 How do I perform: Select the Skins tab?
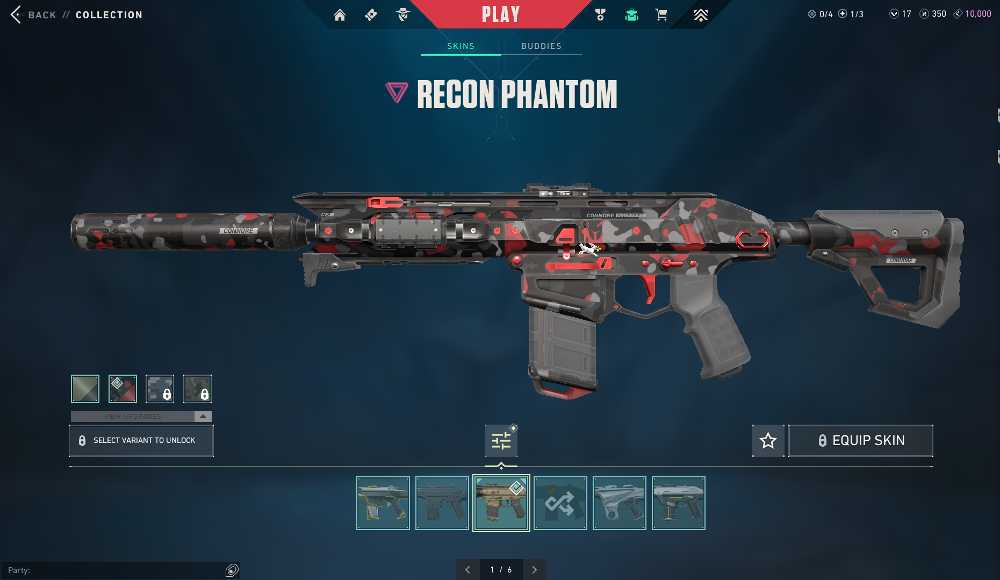(x=460, y=46)
